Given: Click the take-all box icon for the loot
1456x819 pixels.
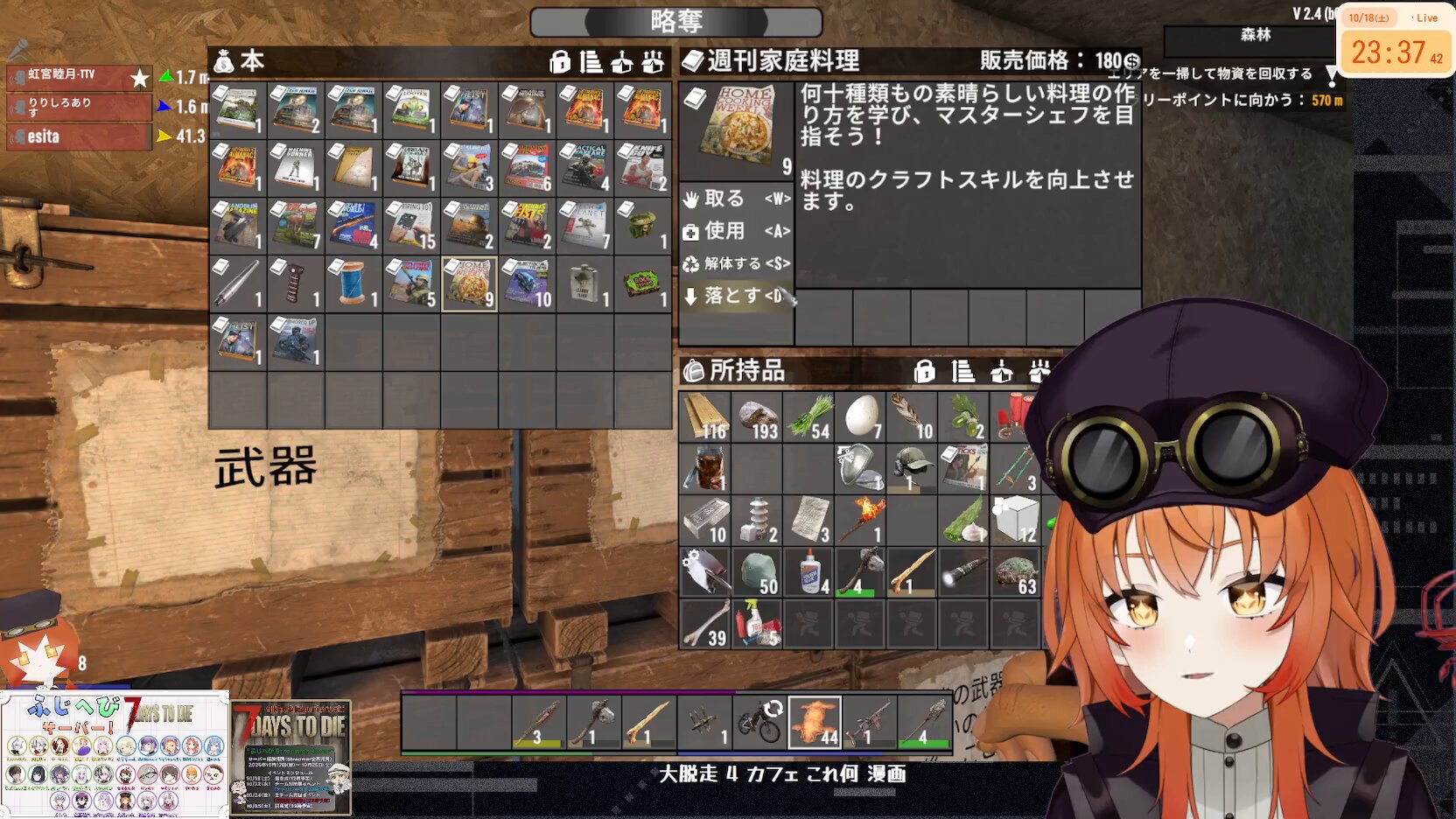Looking at the screenshot, I should click(x=620, y=62).
